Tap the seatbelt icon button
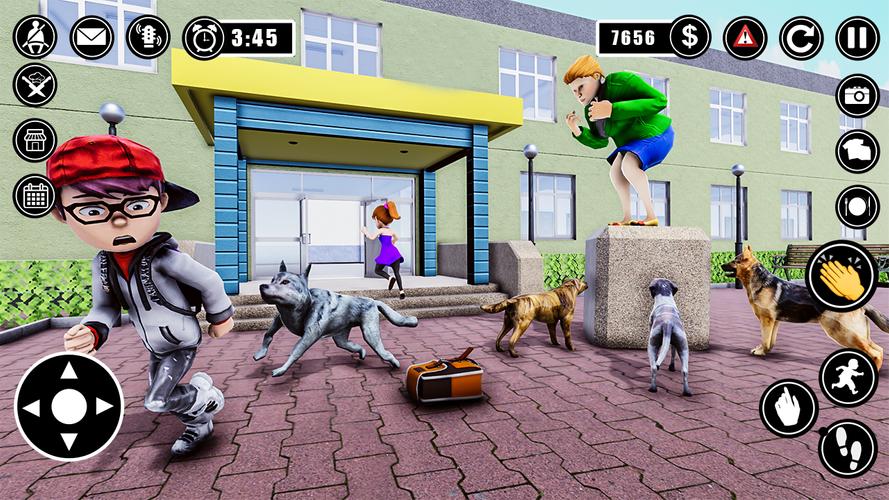The height and width of the screenshot is (500, 889). tap(35, 37)
